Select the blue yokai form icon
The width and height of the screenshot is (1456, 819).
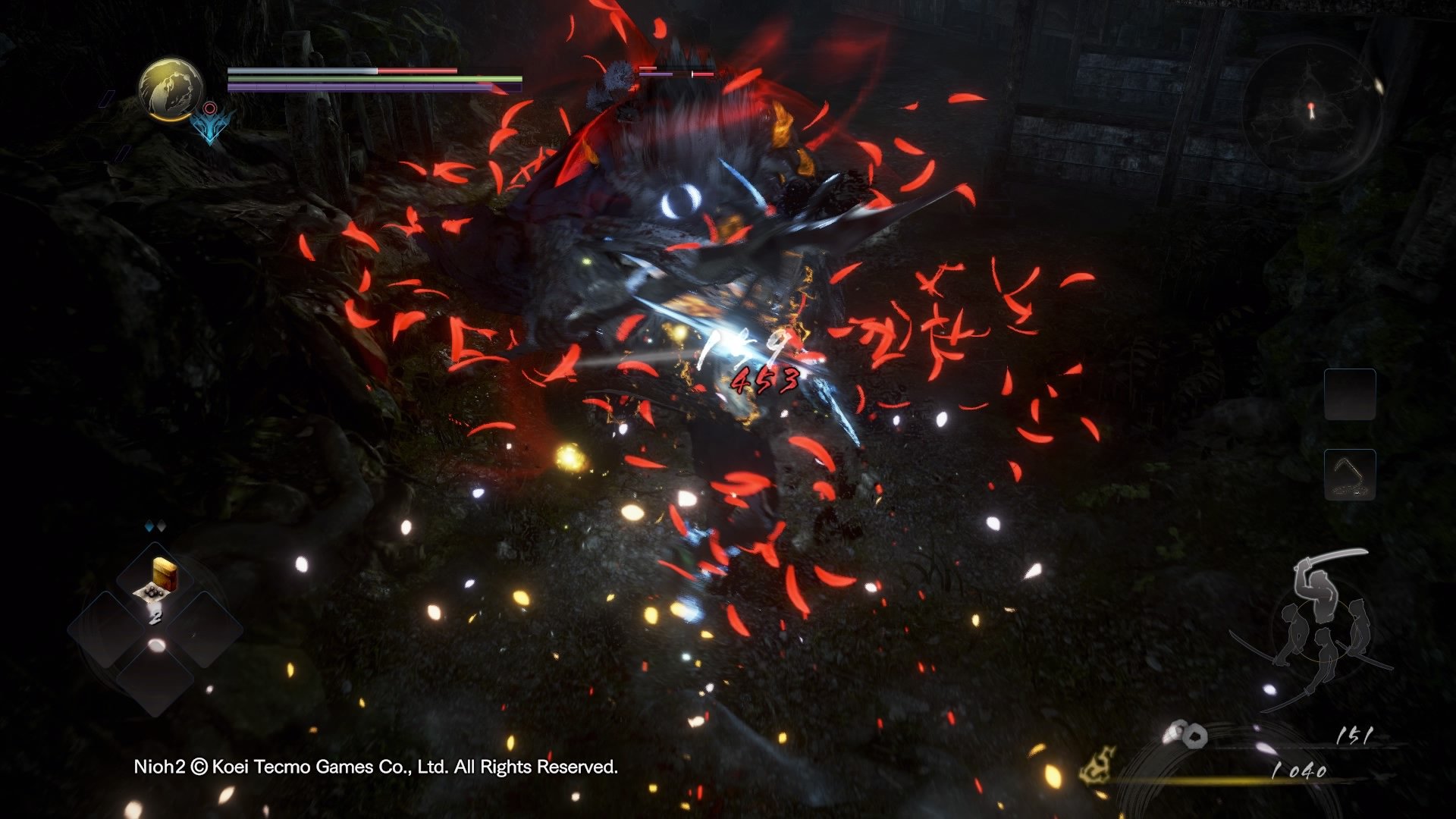click(209, 124)
